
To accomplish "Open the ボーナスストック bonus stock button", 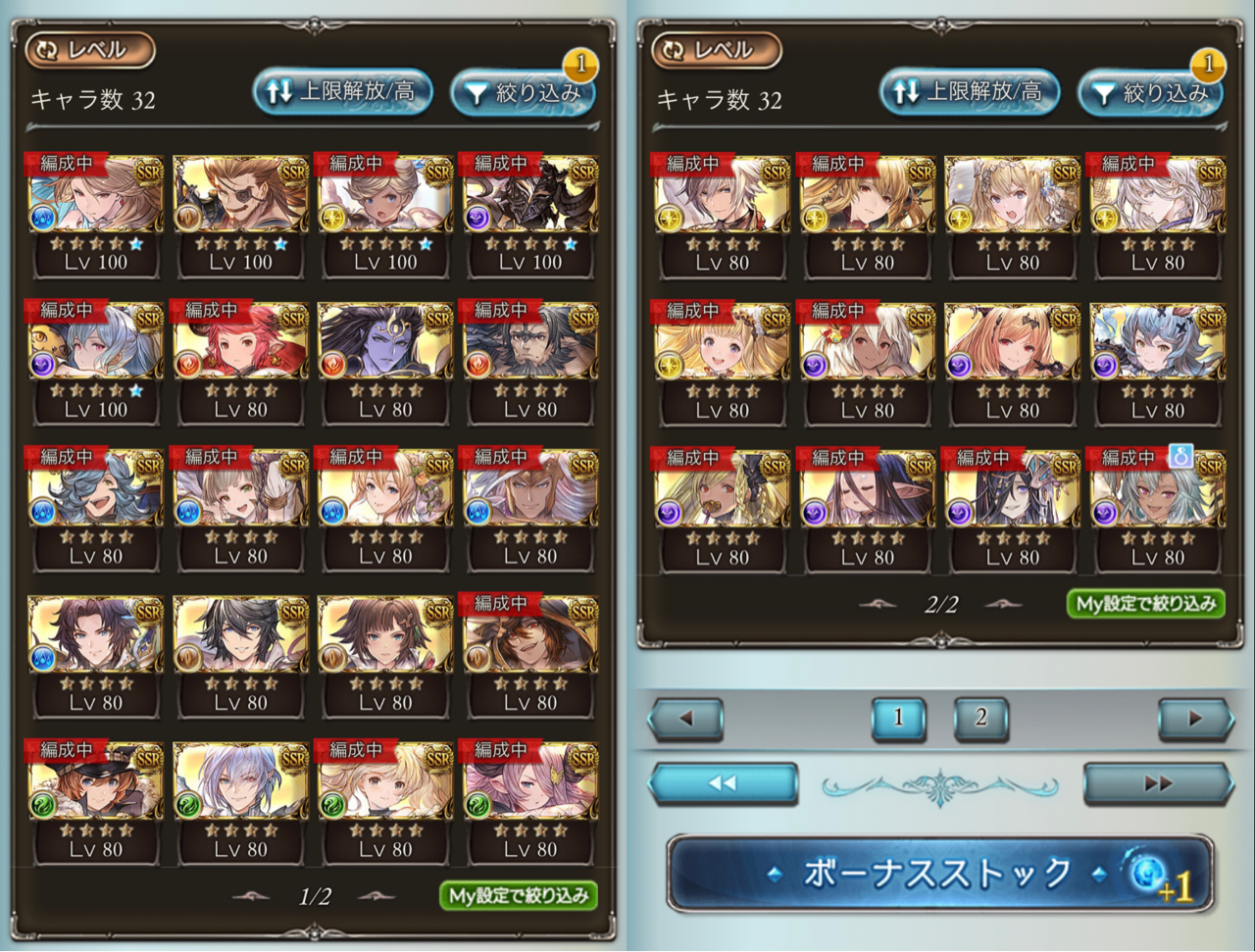I will point(939,873).
